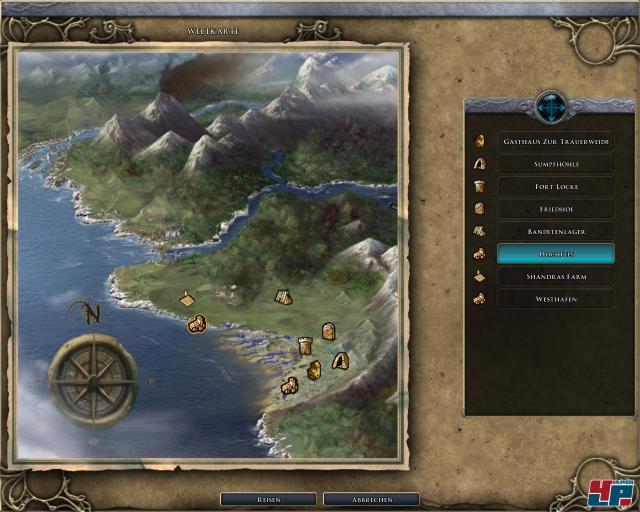
Task: Select the highlighted Hochfeld entry
Action: [x=556, y=254]
